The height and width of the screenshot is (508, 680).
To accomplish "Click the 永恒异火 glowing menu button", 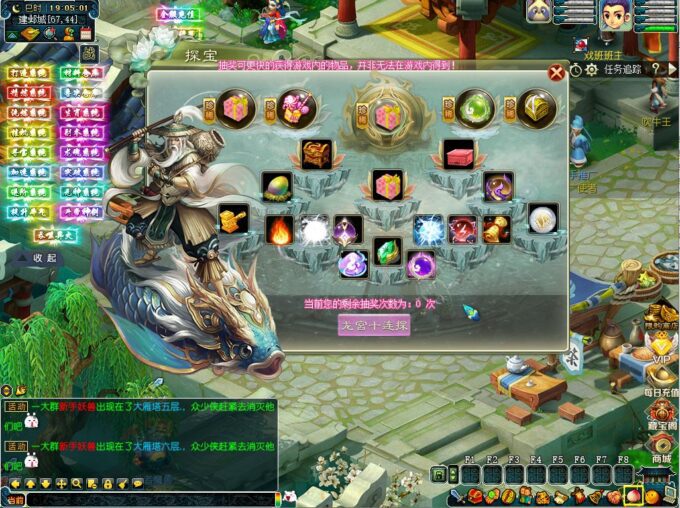I will (55, 233).
